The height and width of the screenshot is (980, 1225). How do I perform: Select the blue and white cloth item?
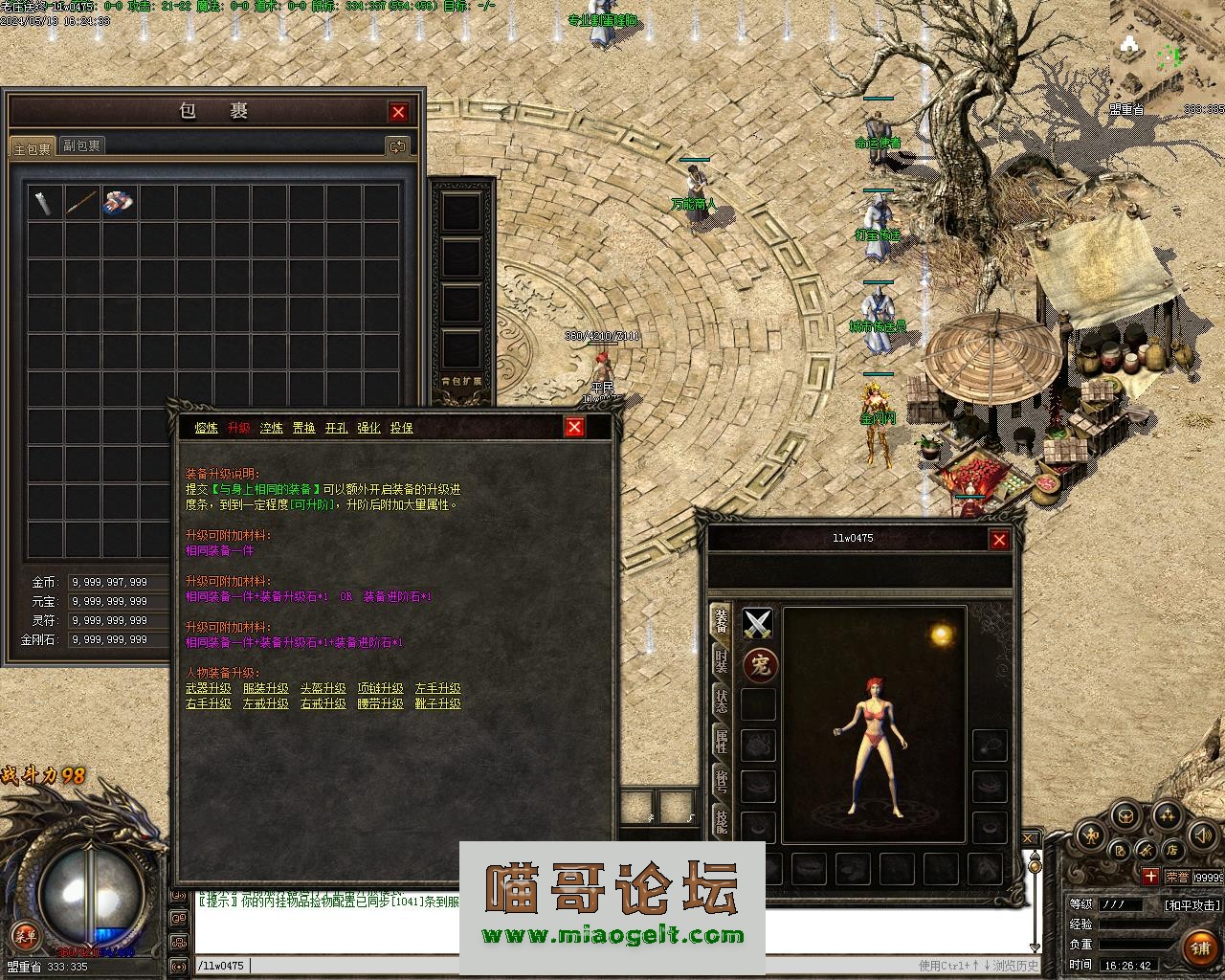pos(119,202)
